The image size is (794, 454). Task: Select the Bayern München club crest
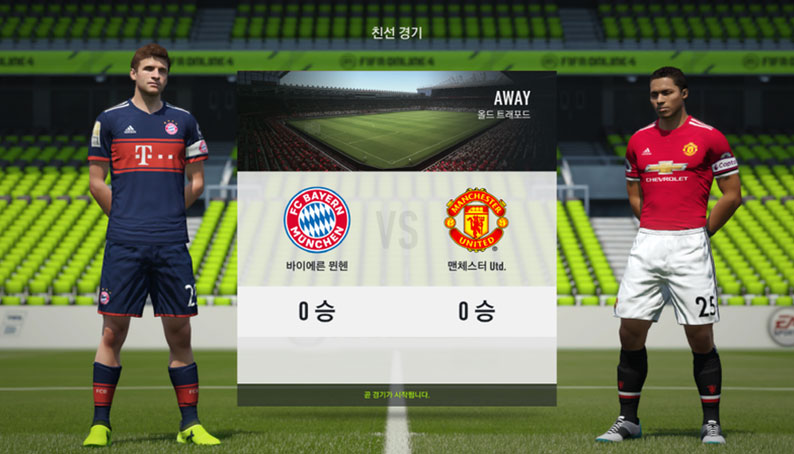317,219
